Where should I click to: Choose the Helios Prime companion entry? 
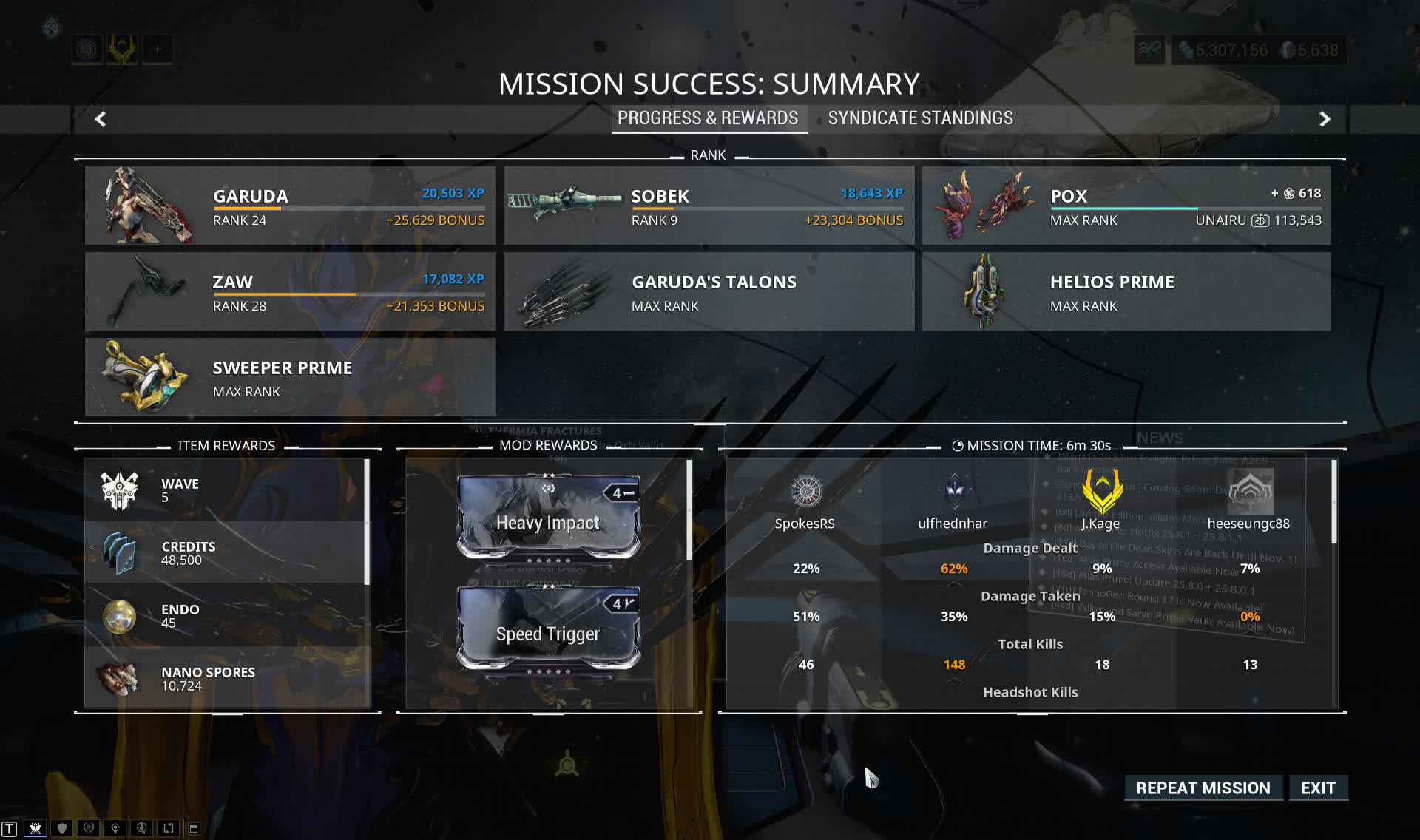coord(1126,291)
